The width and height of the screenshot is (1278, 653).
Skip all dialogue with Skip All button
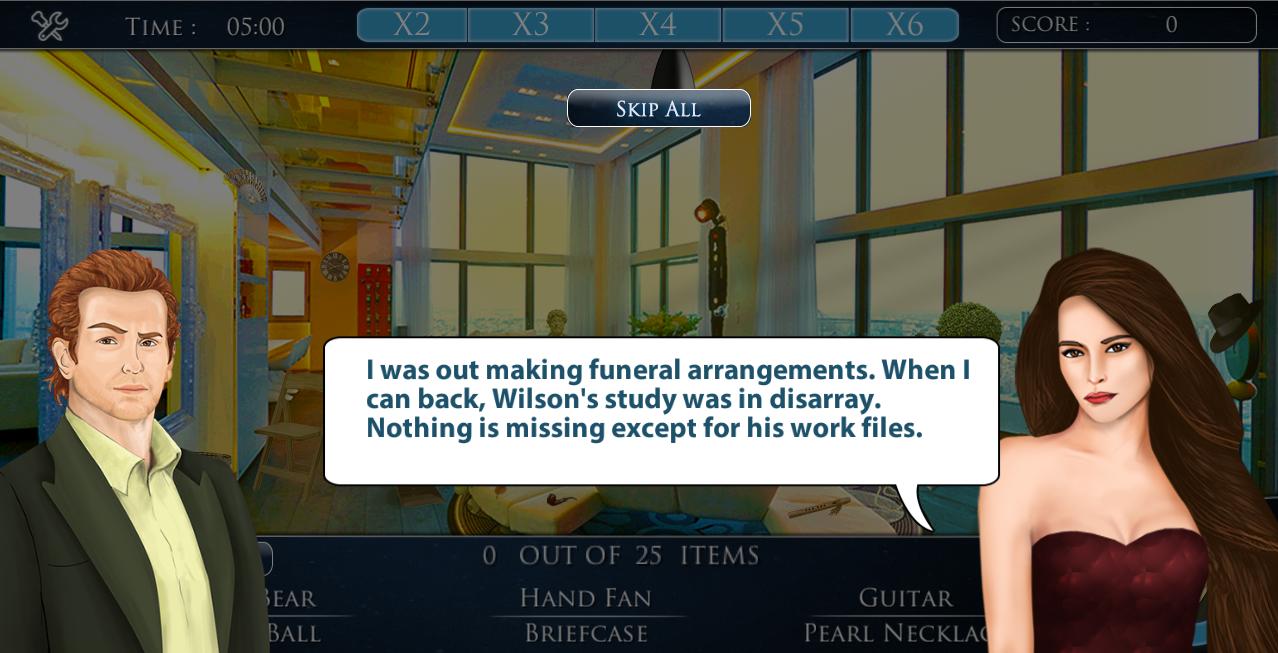point(658,108)
